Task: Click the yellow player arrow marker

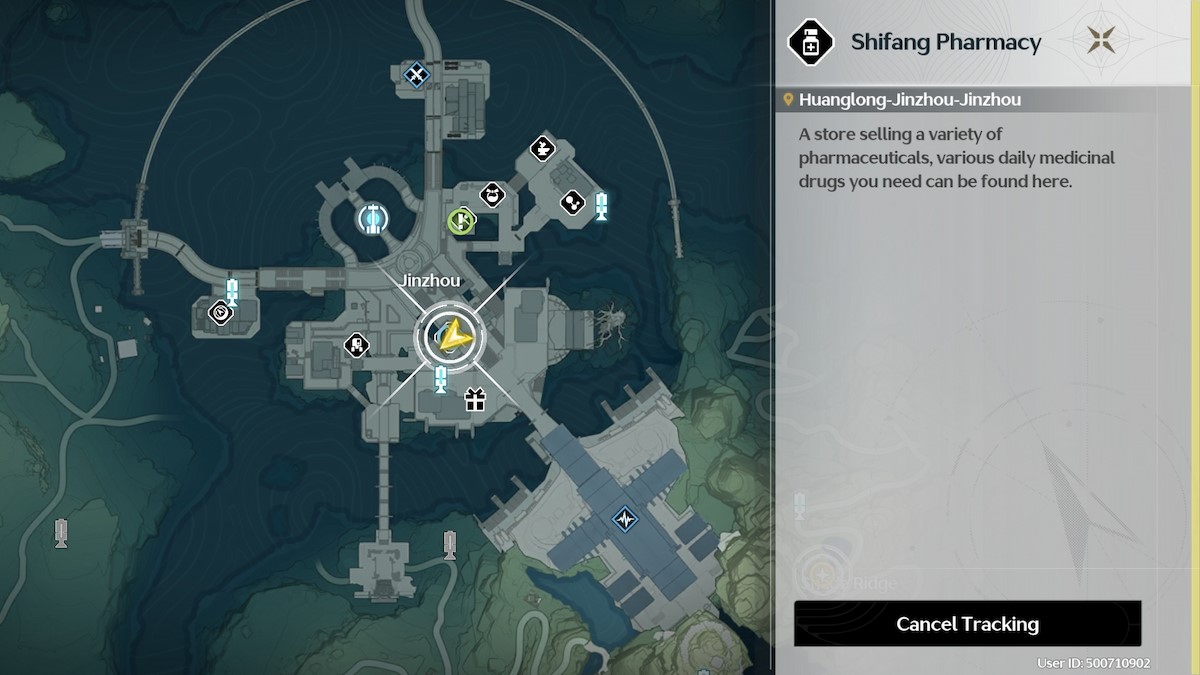Action: (x=451, y=338)
